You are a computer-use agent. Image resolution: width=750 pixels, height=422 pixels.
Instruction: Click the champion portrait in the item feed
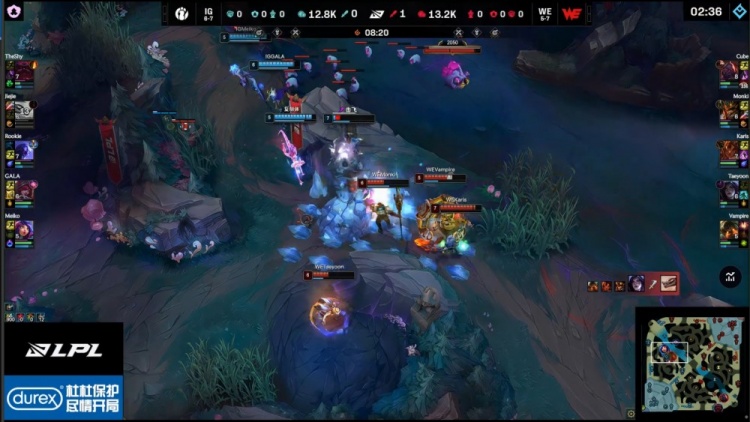(x=636, y=284)
